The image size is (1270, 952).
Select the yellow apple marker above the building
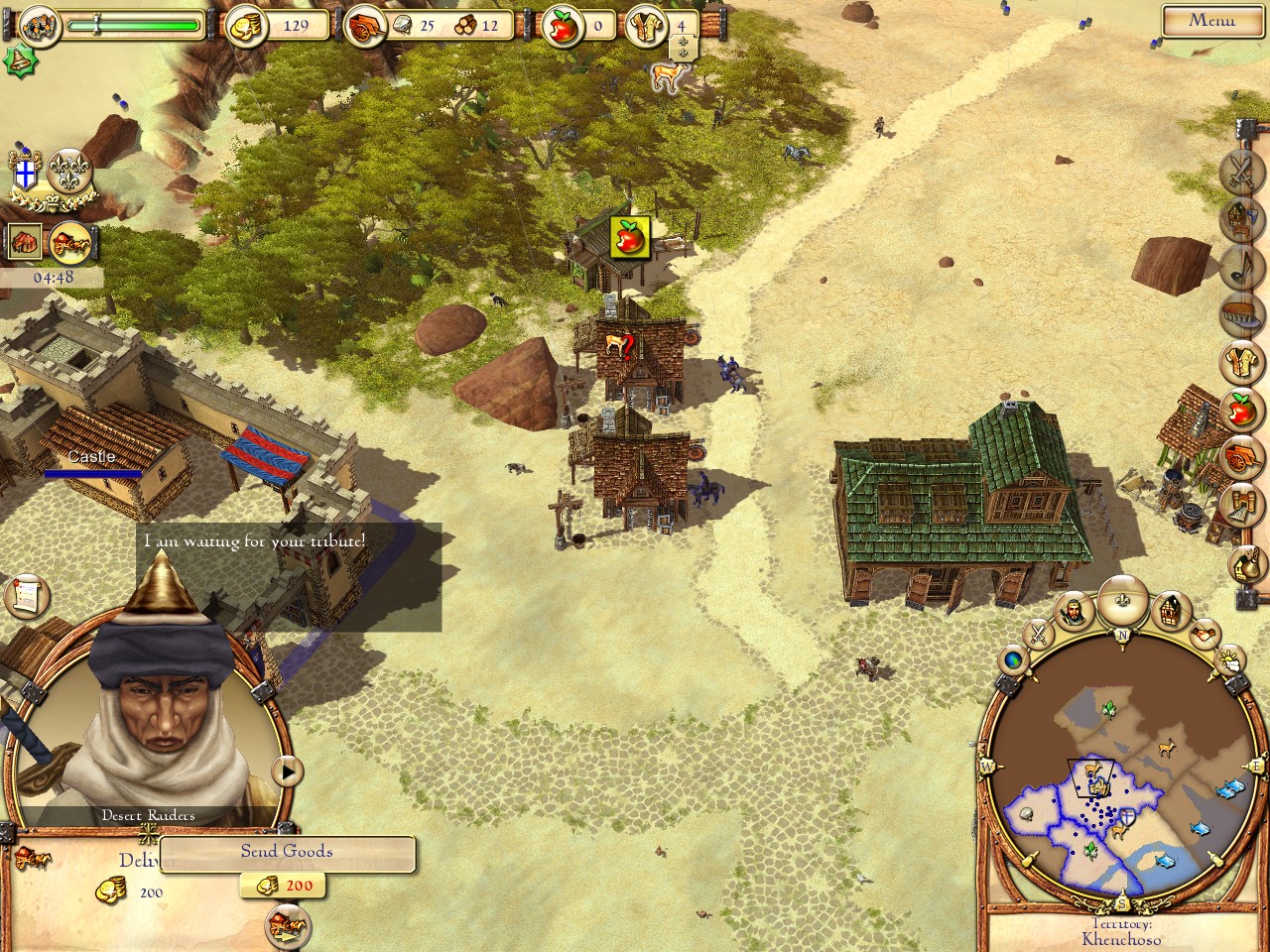629,237
